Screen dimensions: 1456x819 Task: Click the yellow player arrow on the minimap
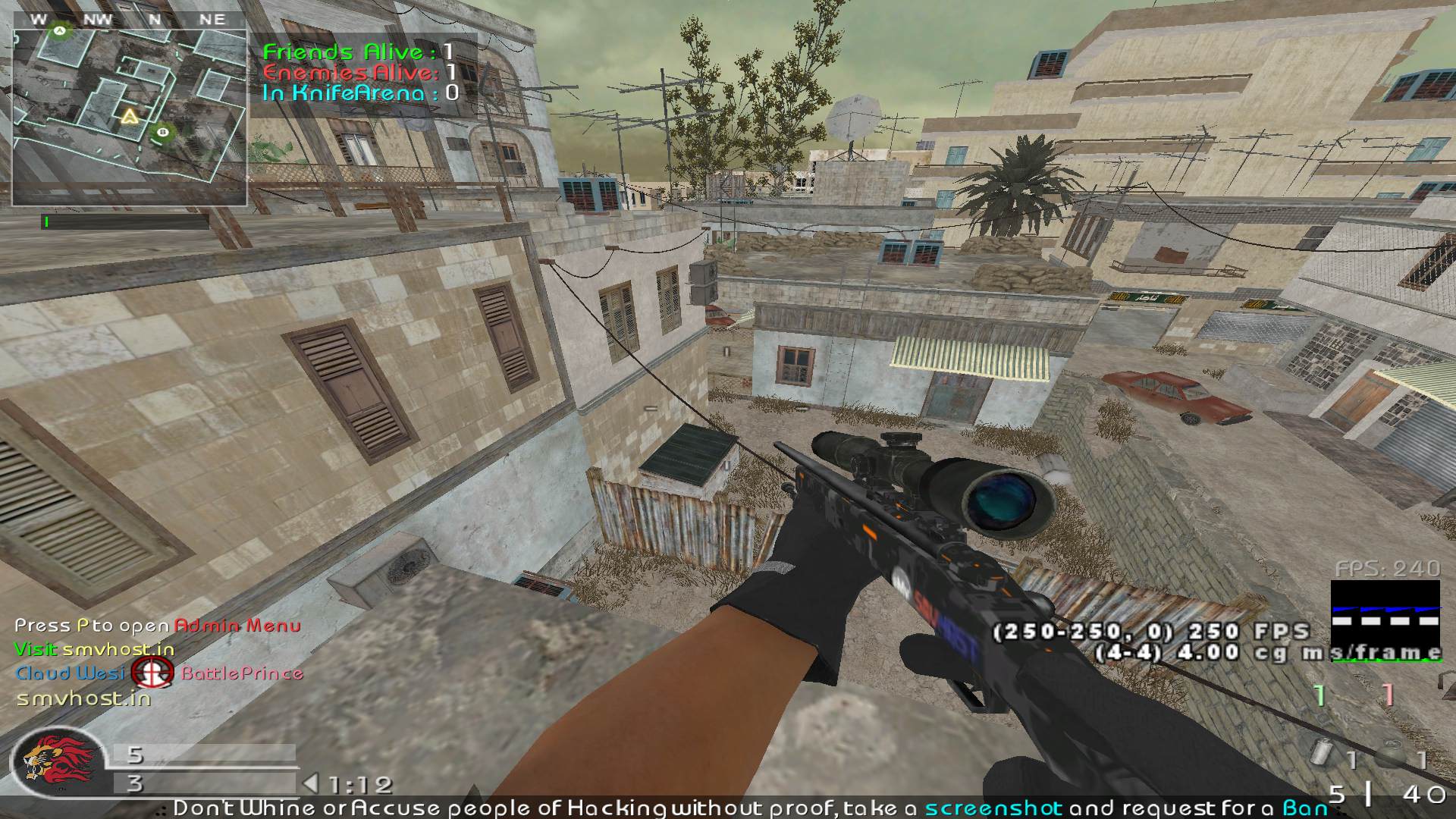coord(130,116)
